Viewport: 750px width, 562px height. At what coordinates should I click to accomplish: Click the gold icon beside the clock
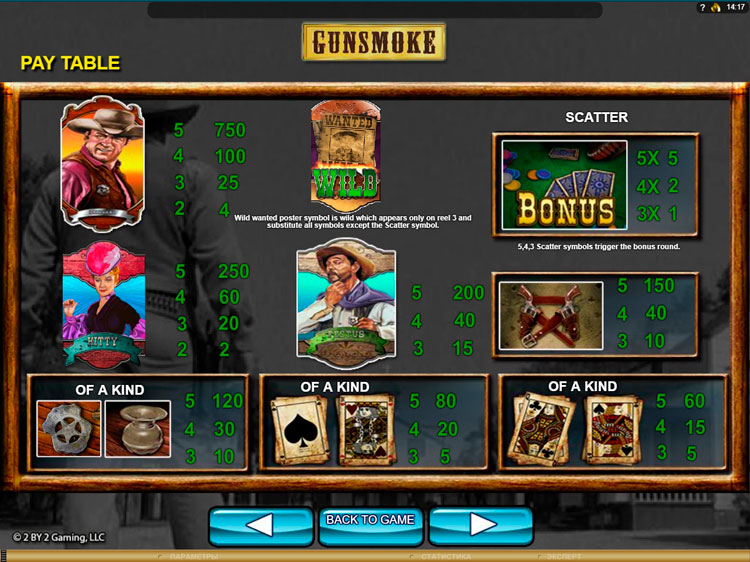[717, 7]
